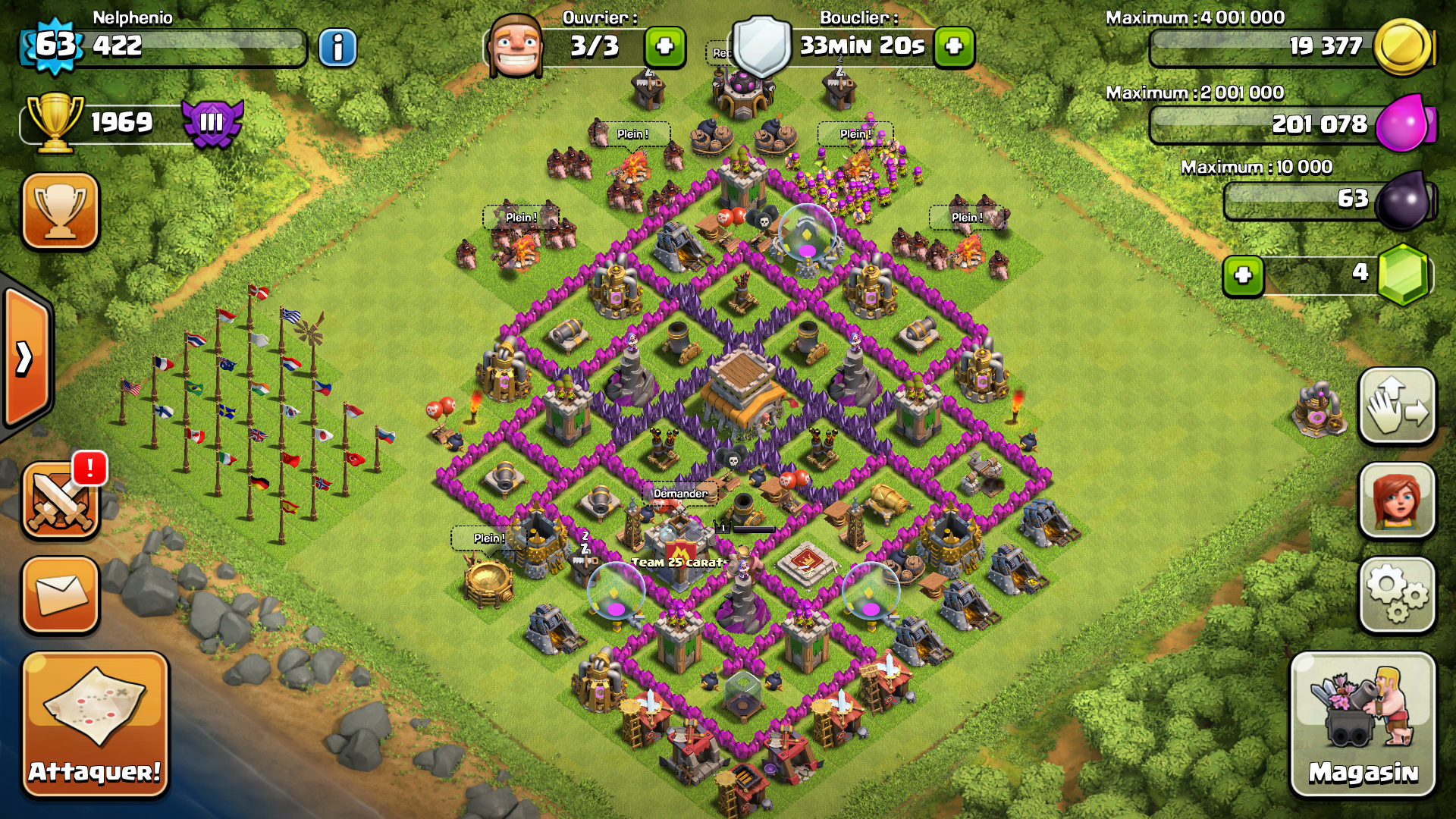1456x819 pixels.
Task: Open the Magasin shop
Action: tap(1363, 724)
